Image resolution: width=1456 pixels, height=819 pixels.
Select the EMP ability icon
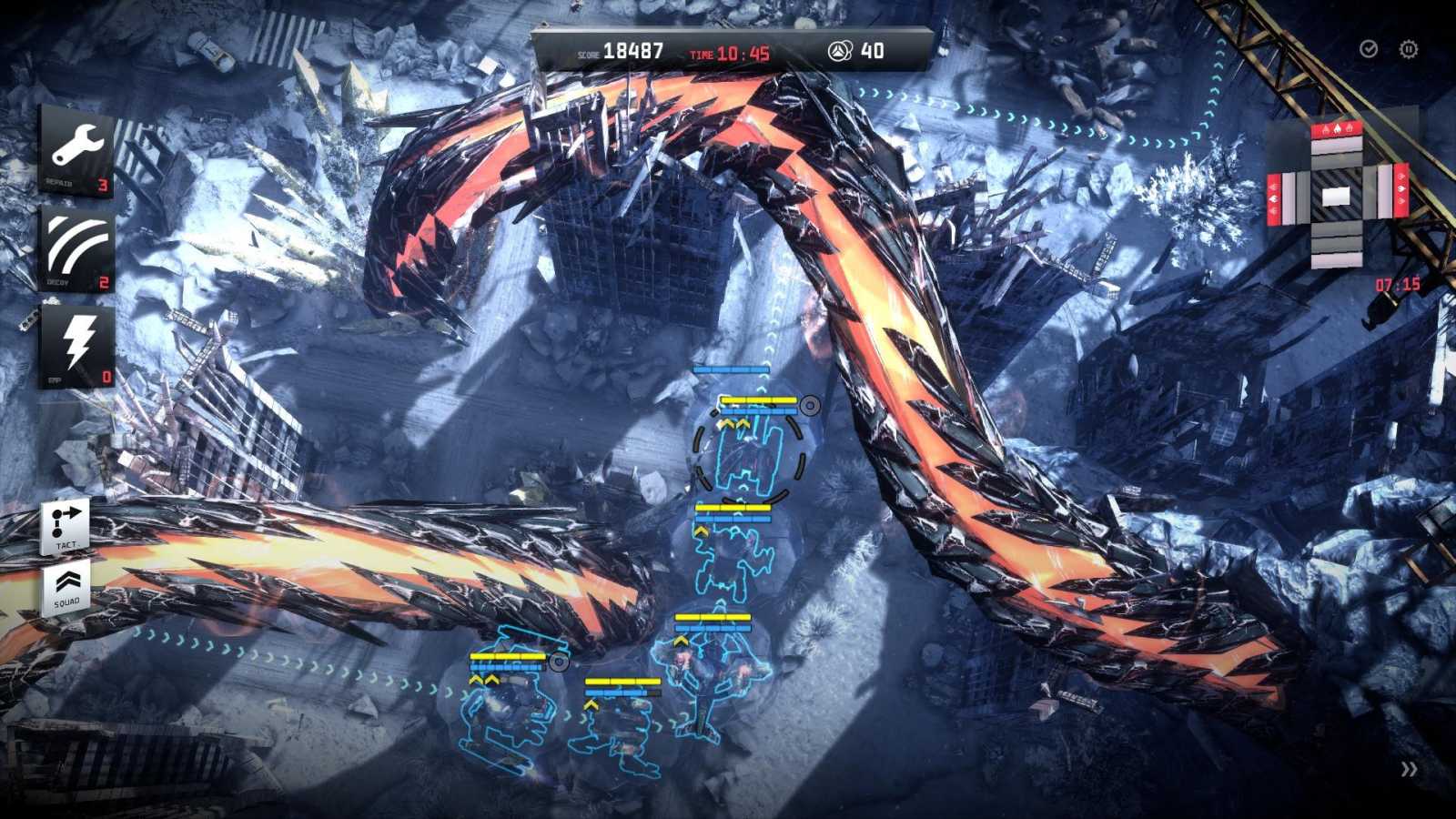76,346
